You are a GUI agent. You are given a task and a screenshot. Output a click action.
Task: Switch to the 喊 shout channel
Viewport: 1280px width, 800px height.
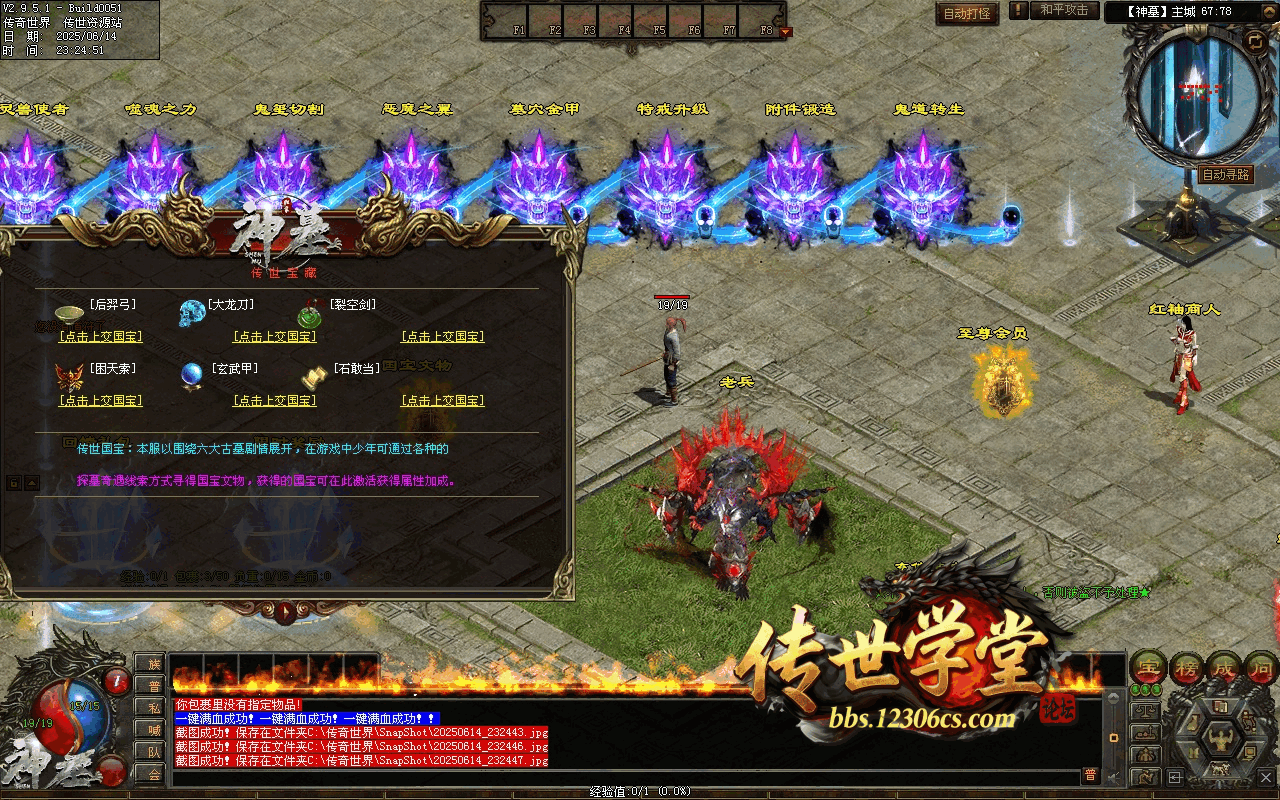pyautogui.click(x=153, y=730)
